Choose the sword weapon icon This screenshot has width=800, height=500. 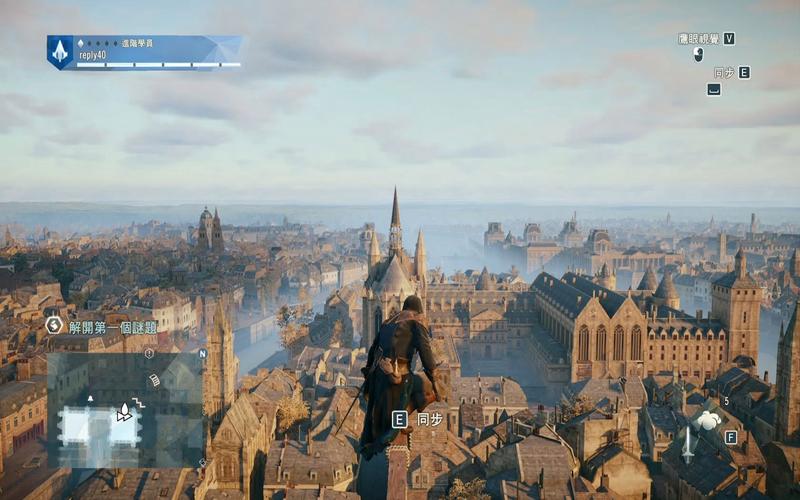pyautogui.click(x=687, y=444)
